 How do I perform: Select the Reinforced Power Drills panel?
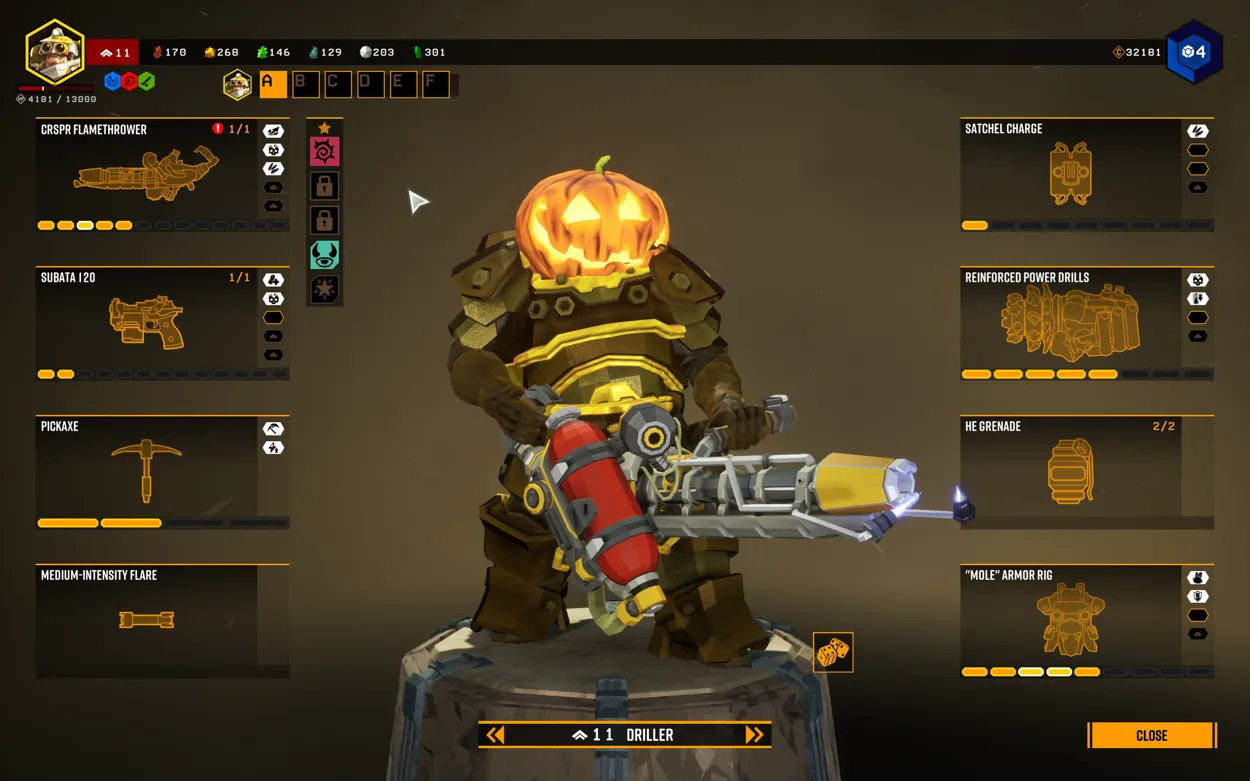point(1071,323)
